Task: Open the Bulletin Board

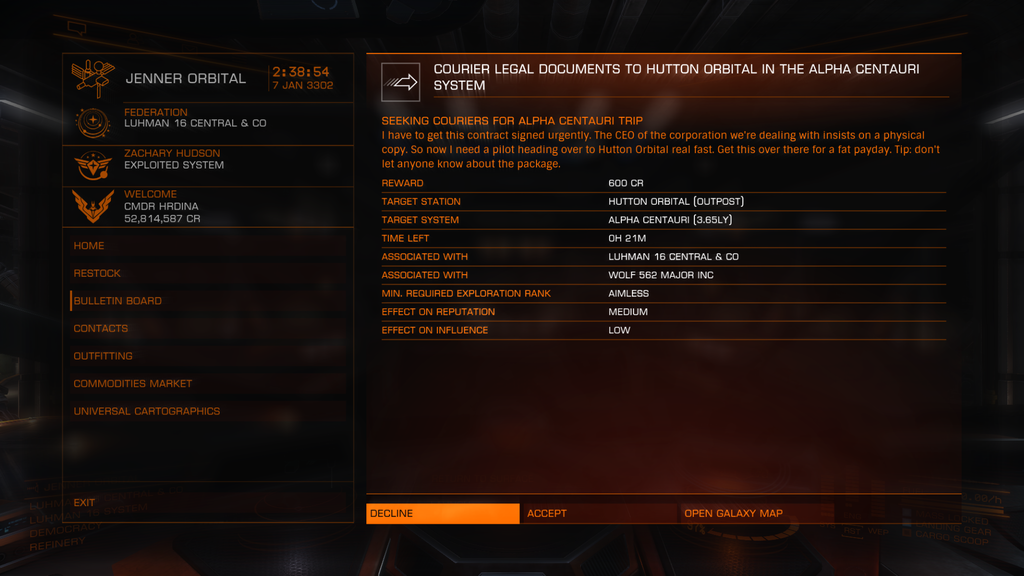Action: point(117,301)
